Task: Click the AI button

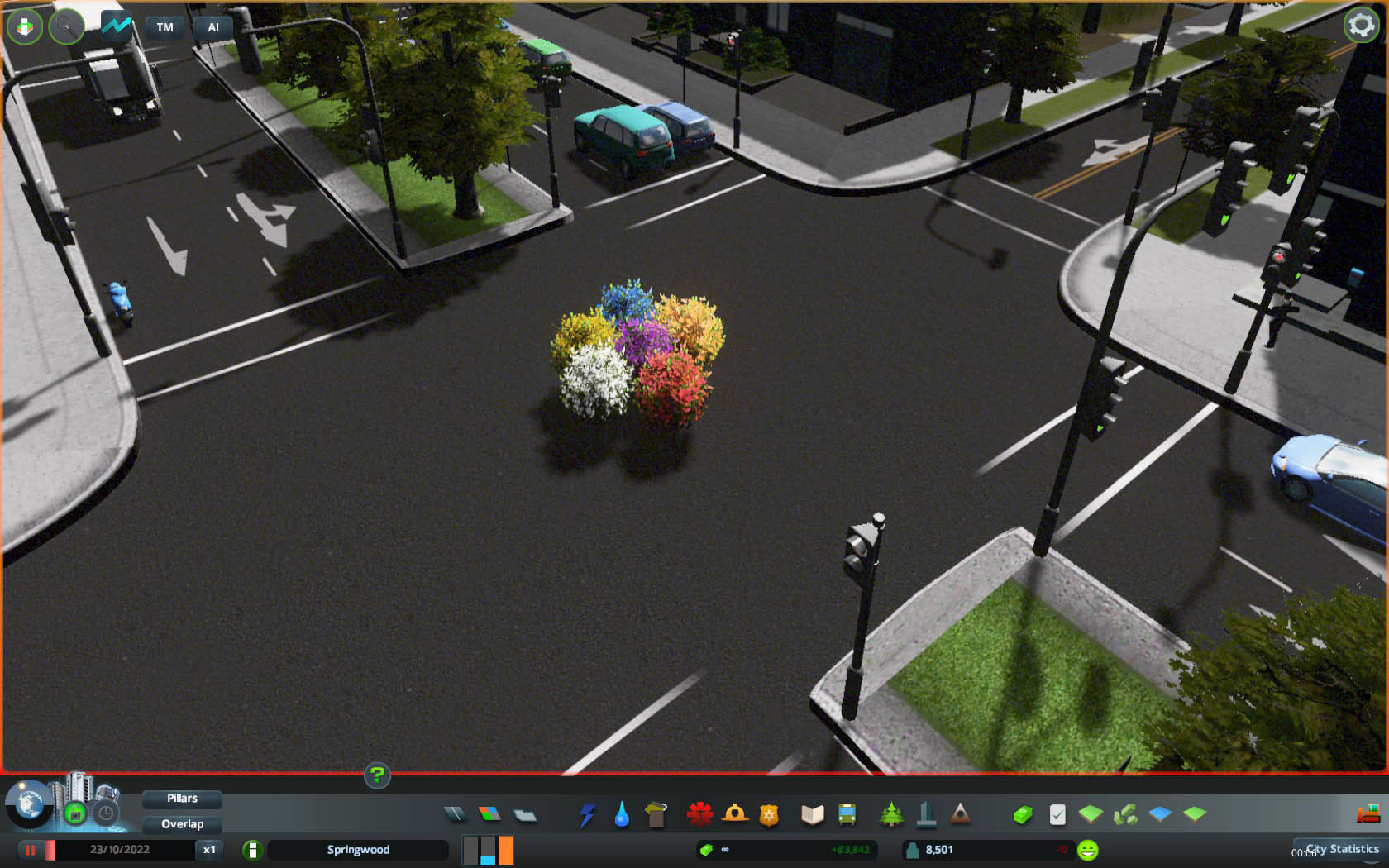Action: point(213,27)
